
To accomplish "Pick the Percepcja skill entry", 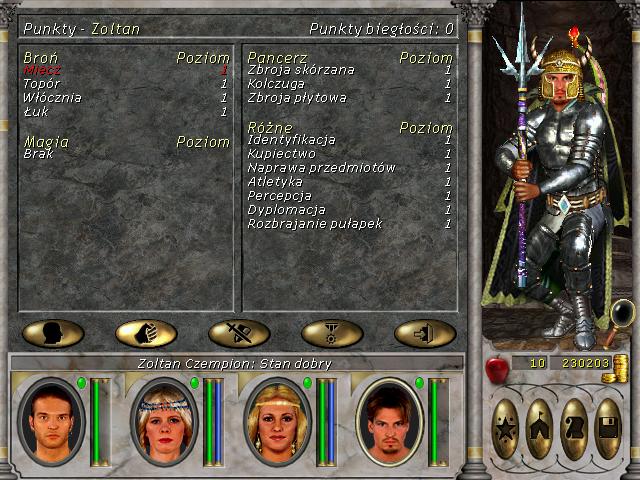I will pos(279,196).
